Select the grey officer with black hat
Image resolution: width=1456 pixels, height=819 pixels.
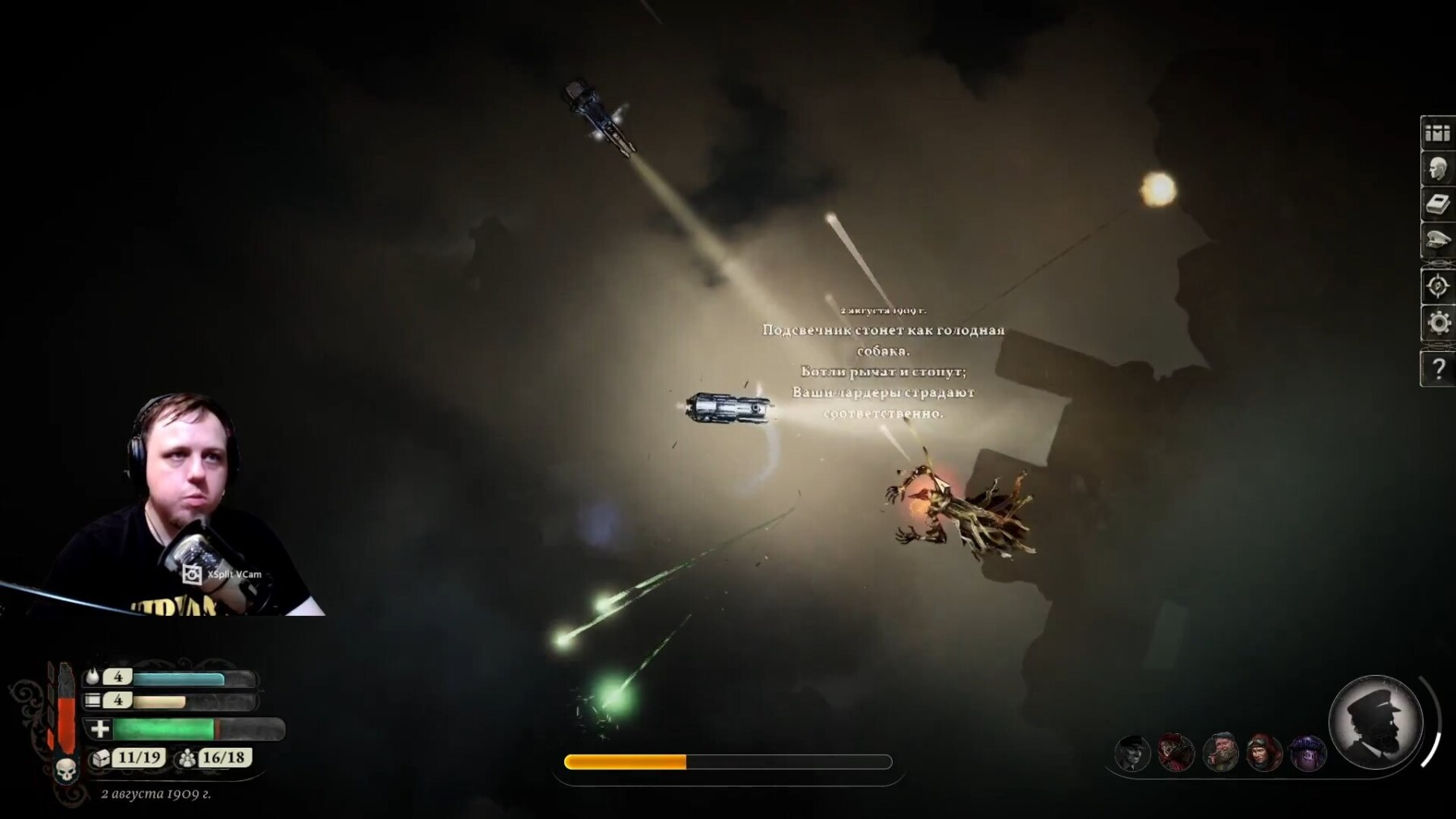coord(1132,753)
